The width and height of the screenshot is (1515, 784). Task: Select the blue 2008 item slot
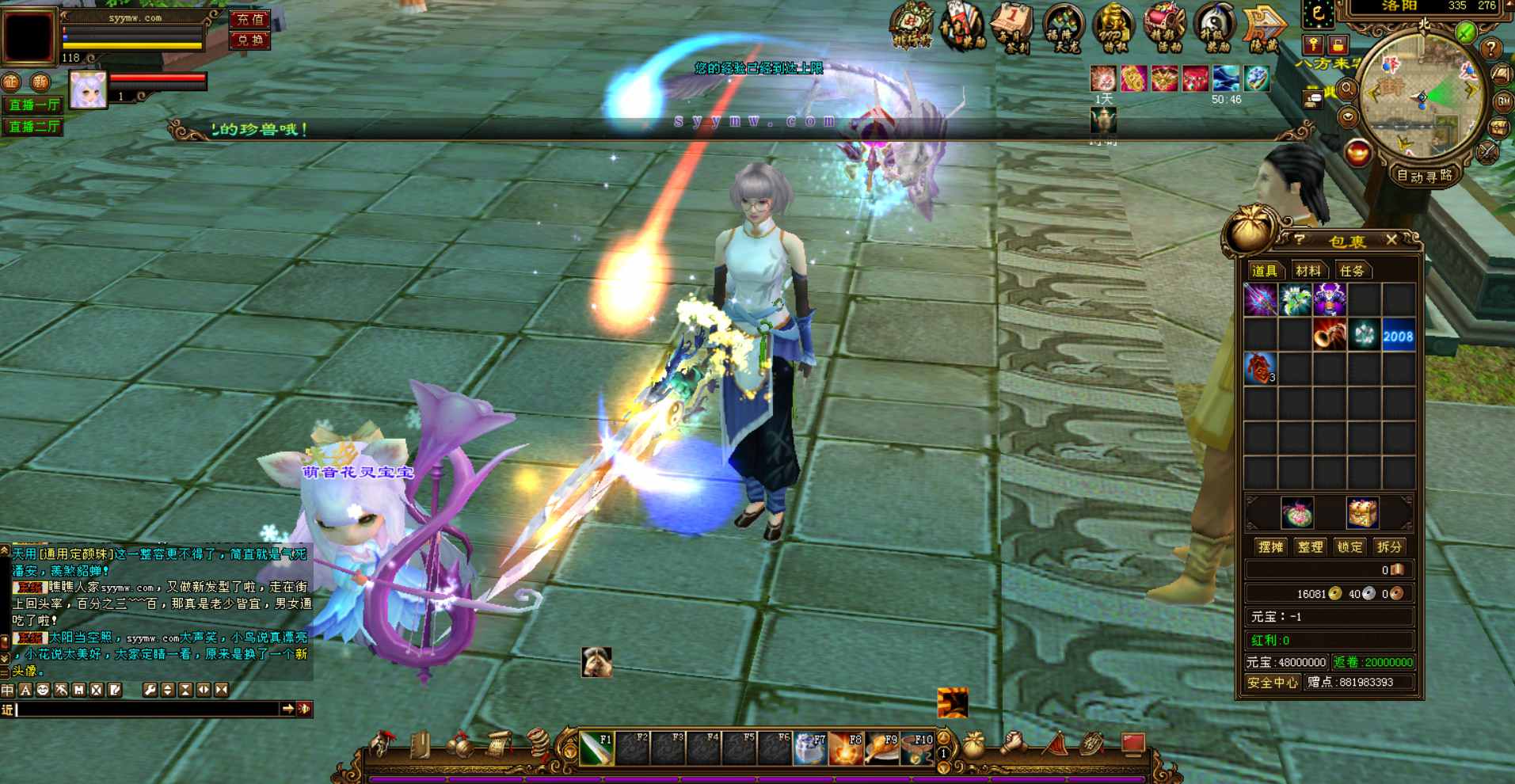pyautogui.click(x=1398, y=336)
